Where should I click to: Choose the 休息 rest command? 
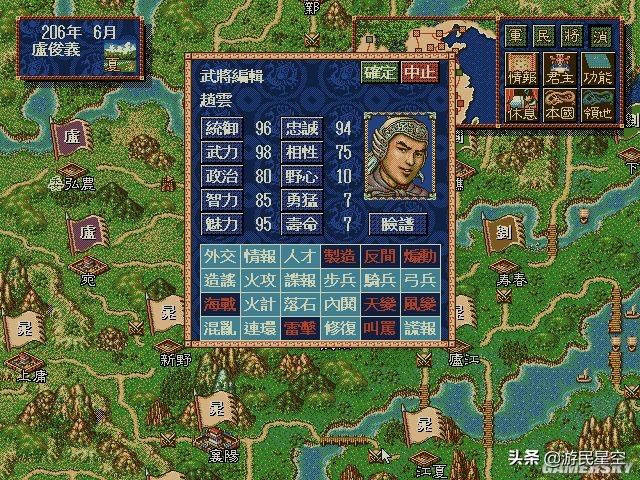tap(520, 105)
